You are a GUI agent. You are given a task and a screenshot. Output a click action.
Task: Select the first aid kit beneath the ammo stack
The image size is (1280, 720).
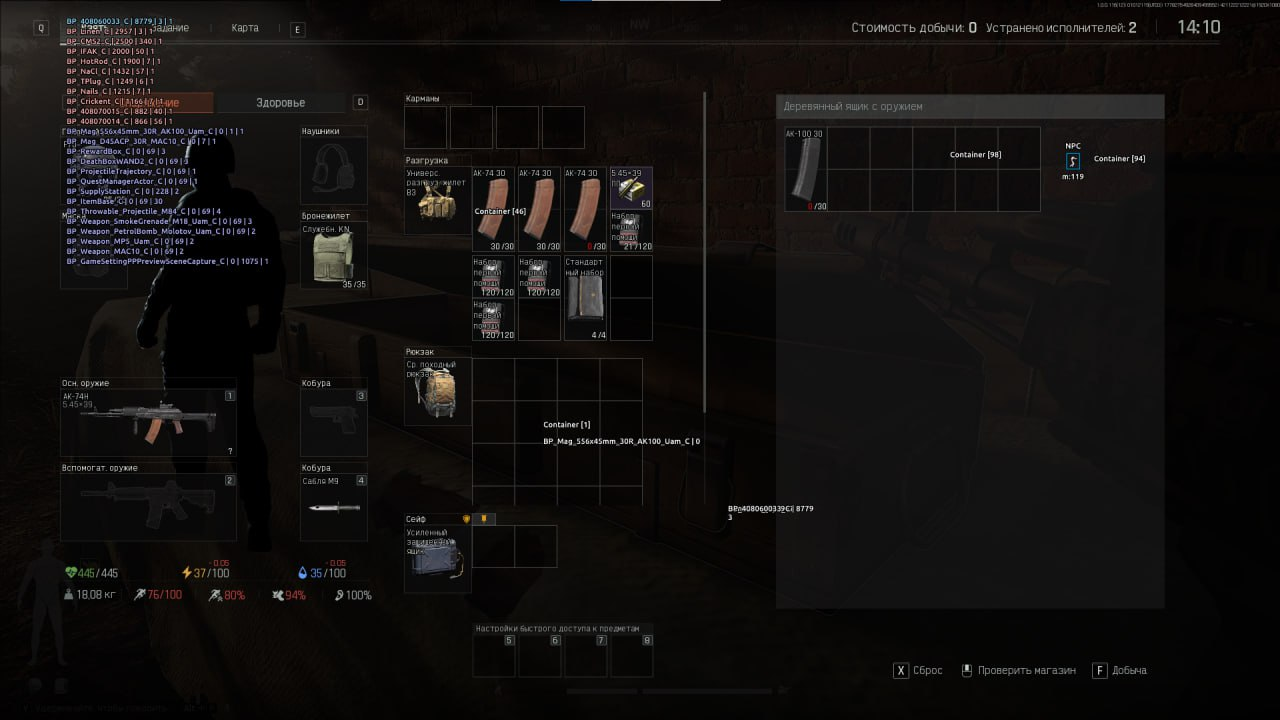[x=631, y=231]
